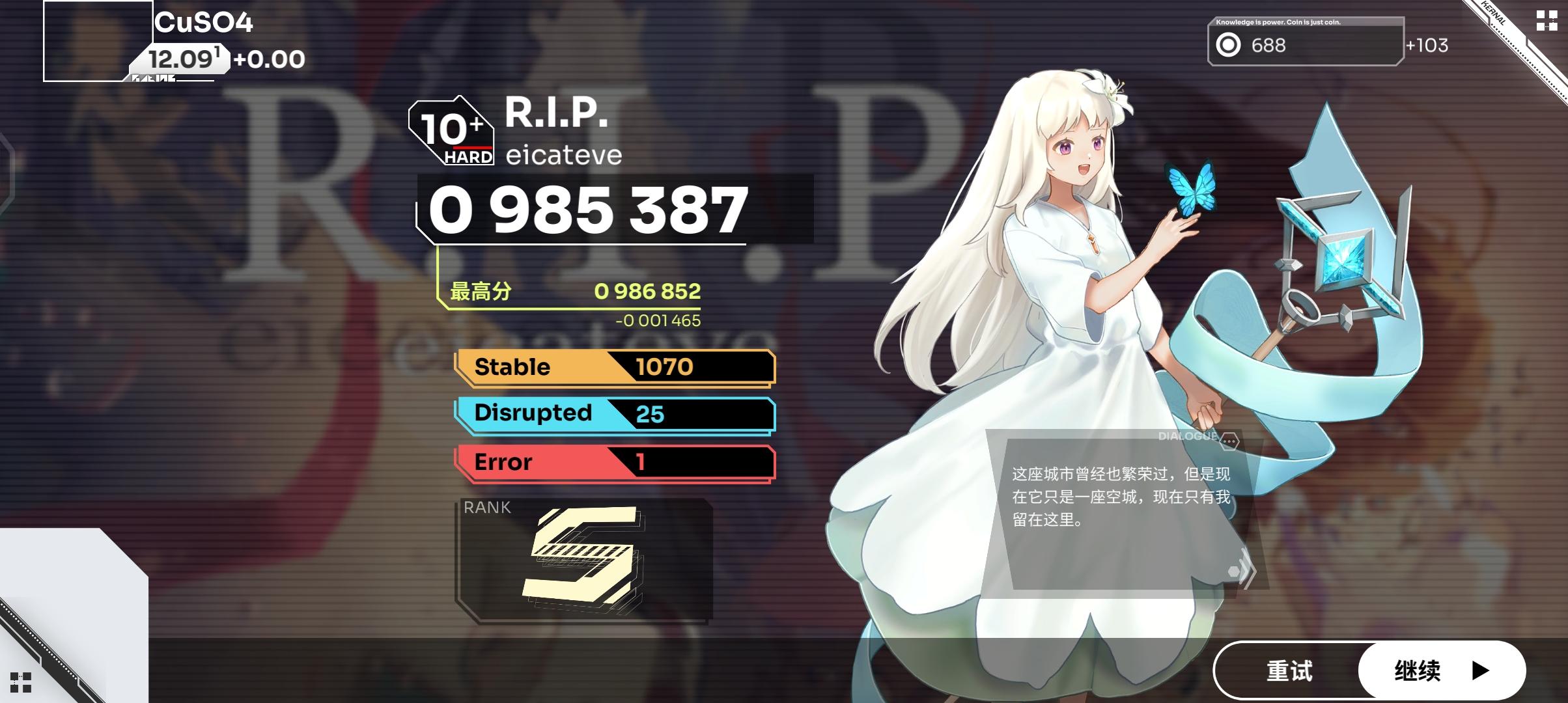Tap the 10+ HARD difficulty badge
The image size is (1568, 703).
coord(451,132)
